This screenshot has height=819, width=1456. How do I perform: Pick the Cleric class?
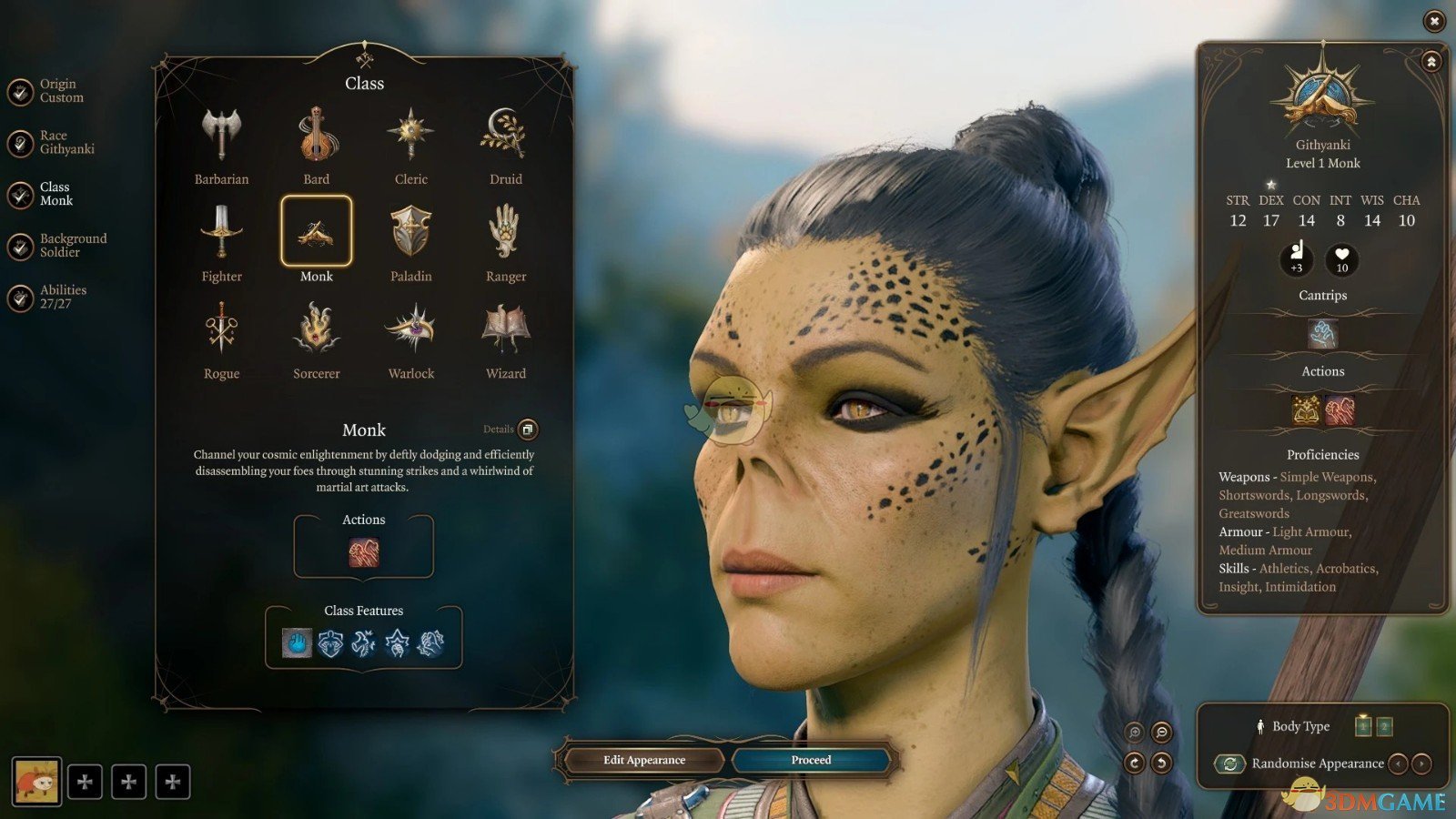pos(410,136)
